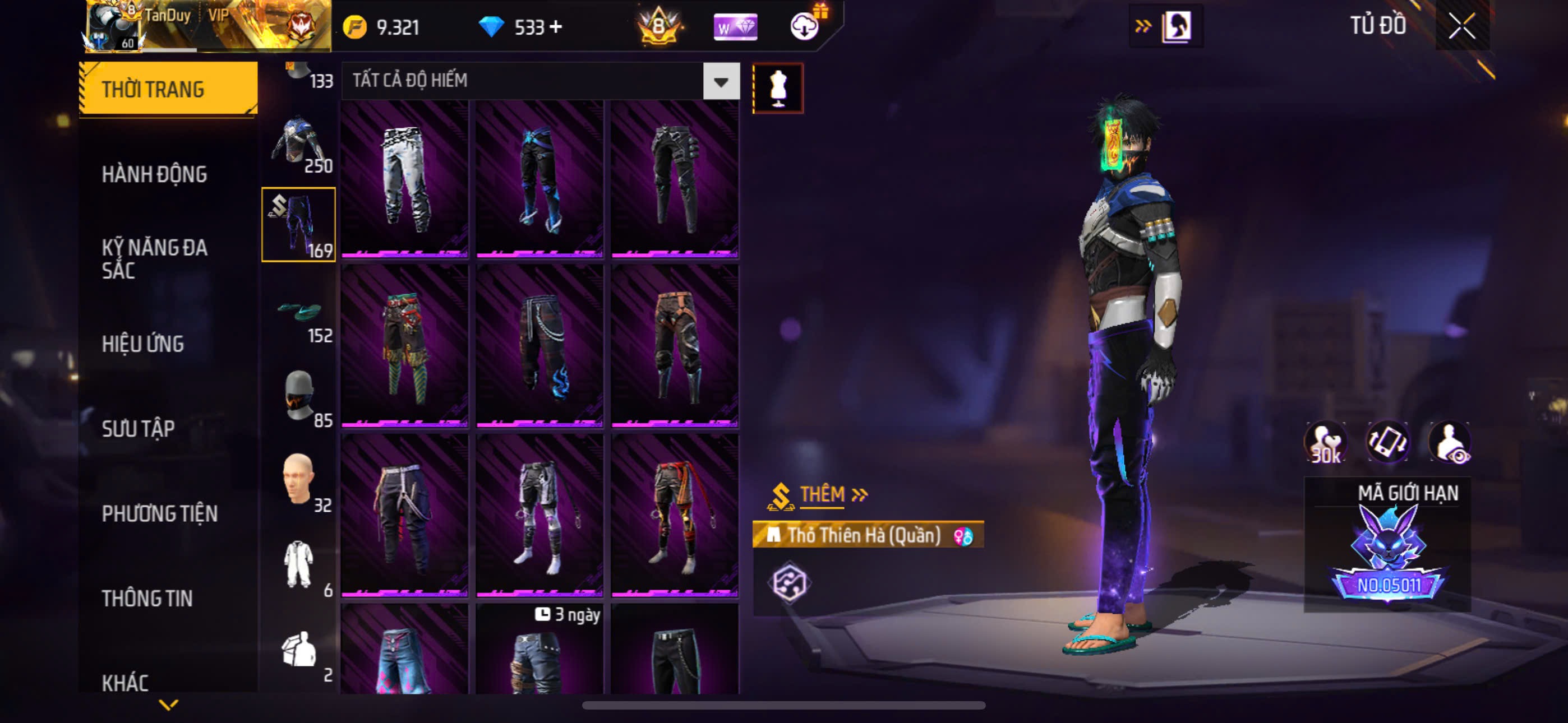Go to the Sưu Tập tab
The height and width of the screenshot is (723, 1568).
138,428
